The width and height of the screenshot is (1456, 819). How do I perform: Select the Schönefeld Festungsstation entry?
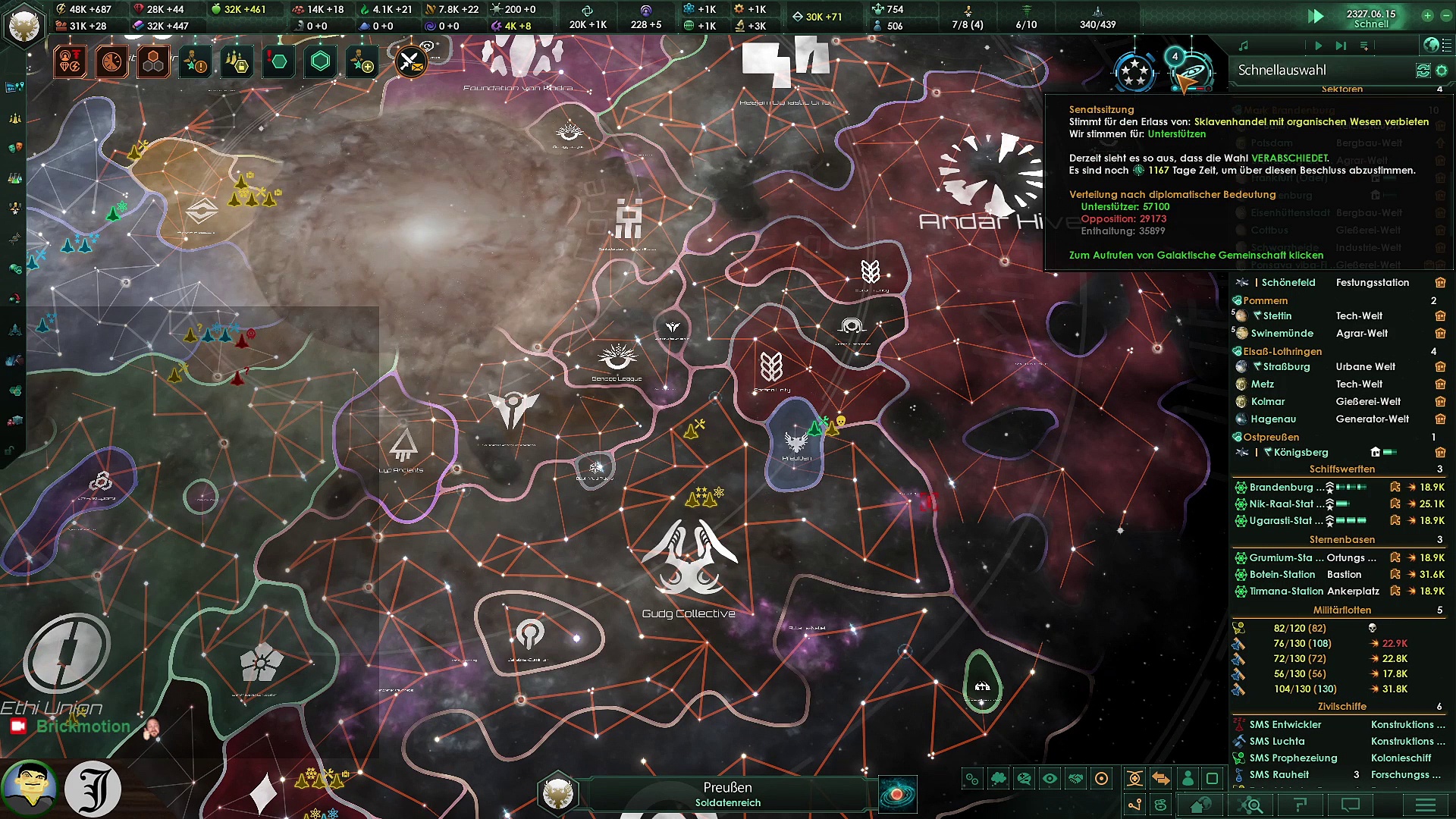point(1288,283)
